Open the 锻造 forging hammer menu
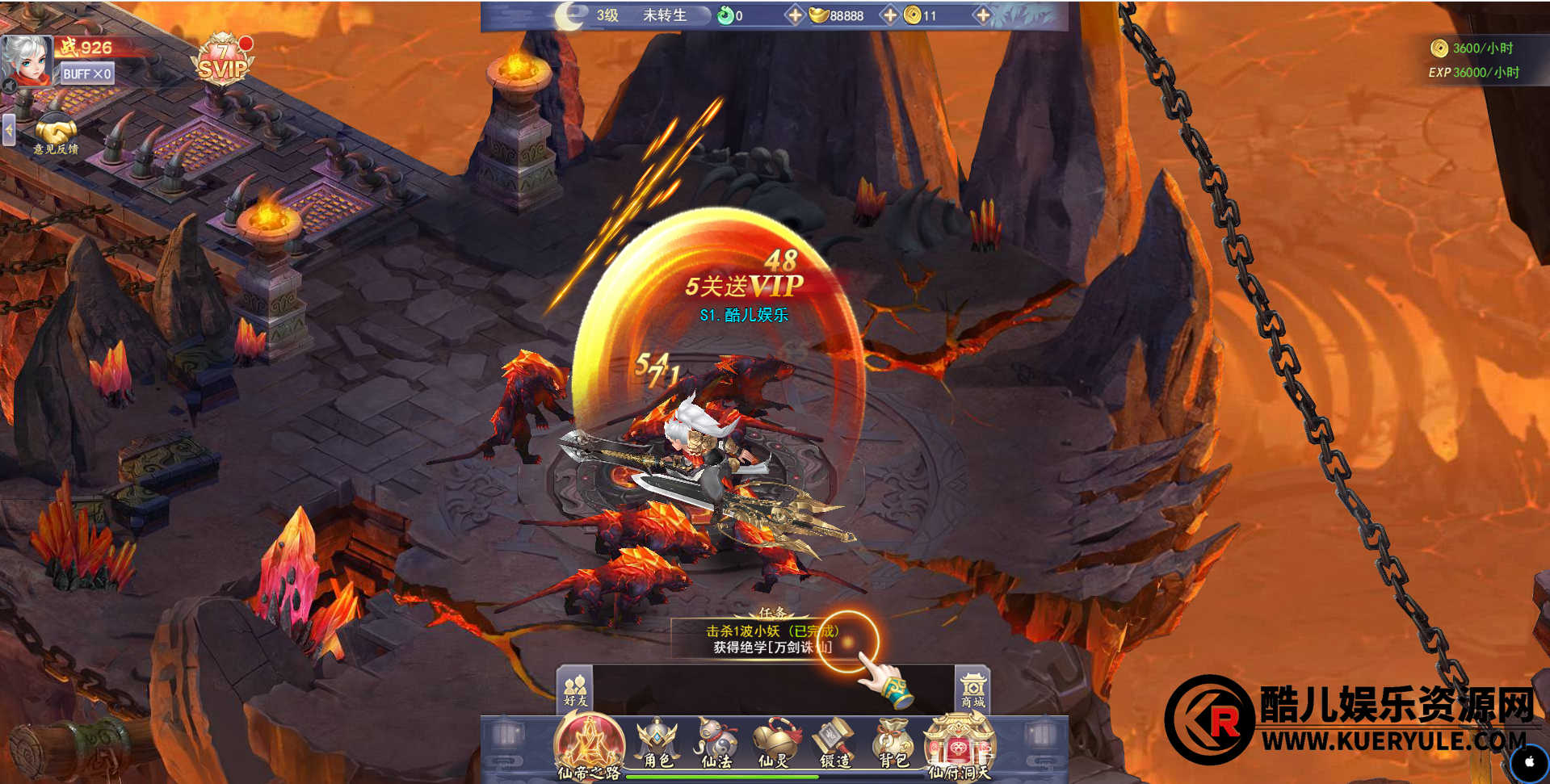The image size is (1550, 784). 834,744
